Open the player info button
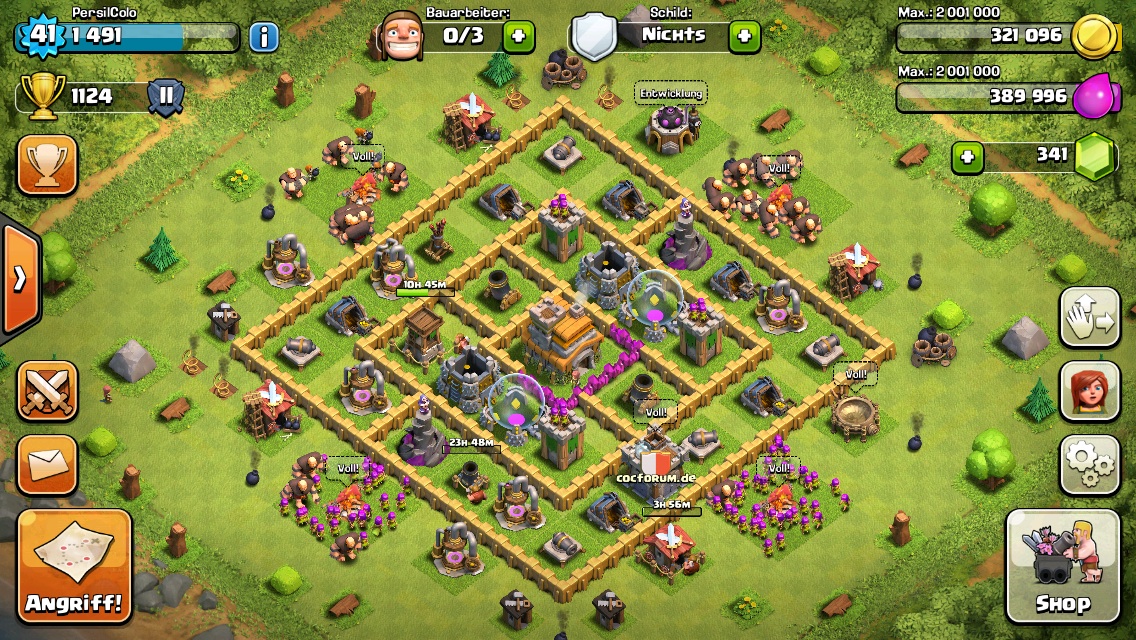Viewport: 1136px width, 640px height. point(264,38)
